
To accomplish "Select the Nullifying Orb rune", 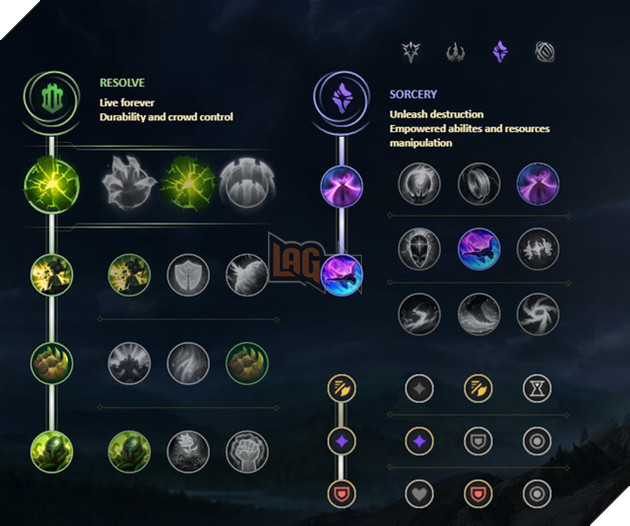I will [x=419, y=184].
